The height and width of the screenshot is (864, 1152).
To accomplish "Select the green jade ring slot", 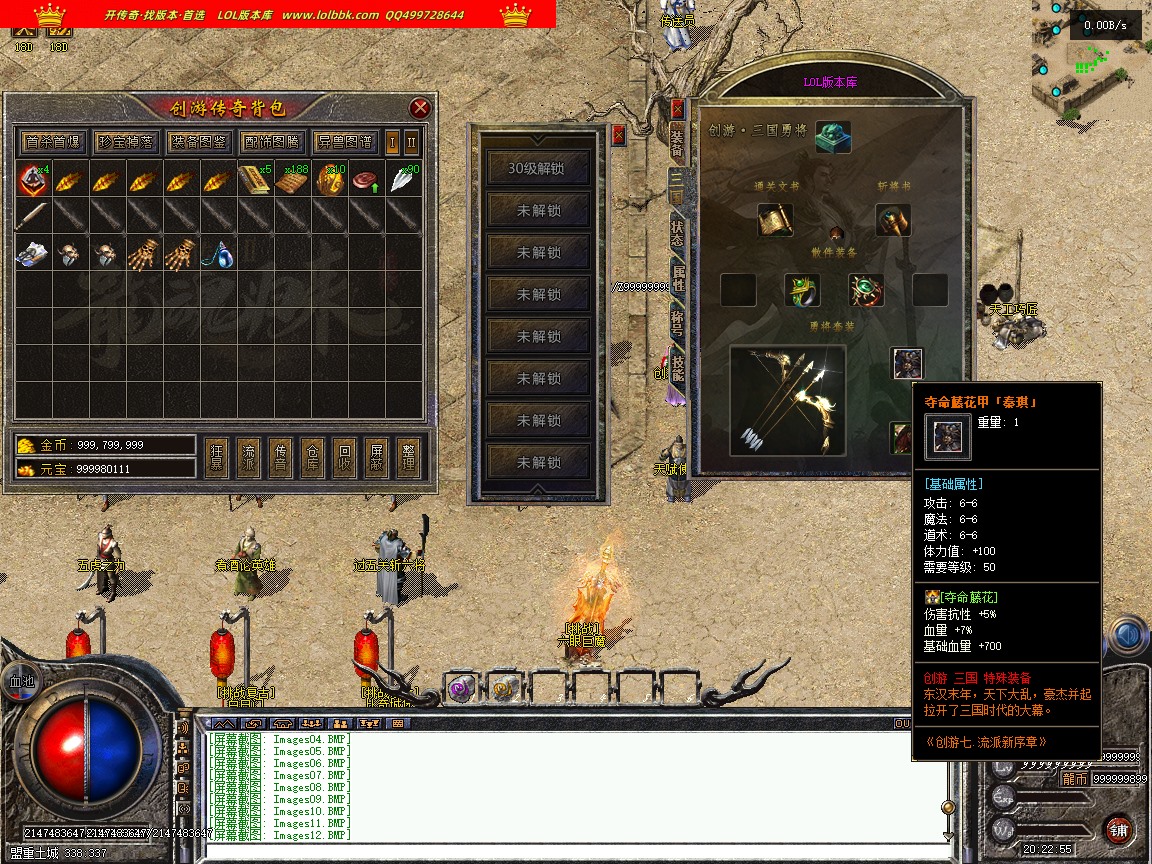I will point(802,290).
